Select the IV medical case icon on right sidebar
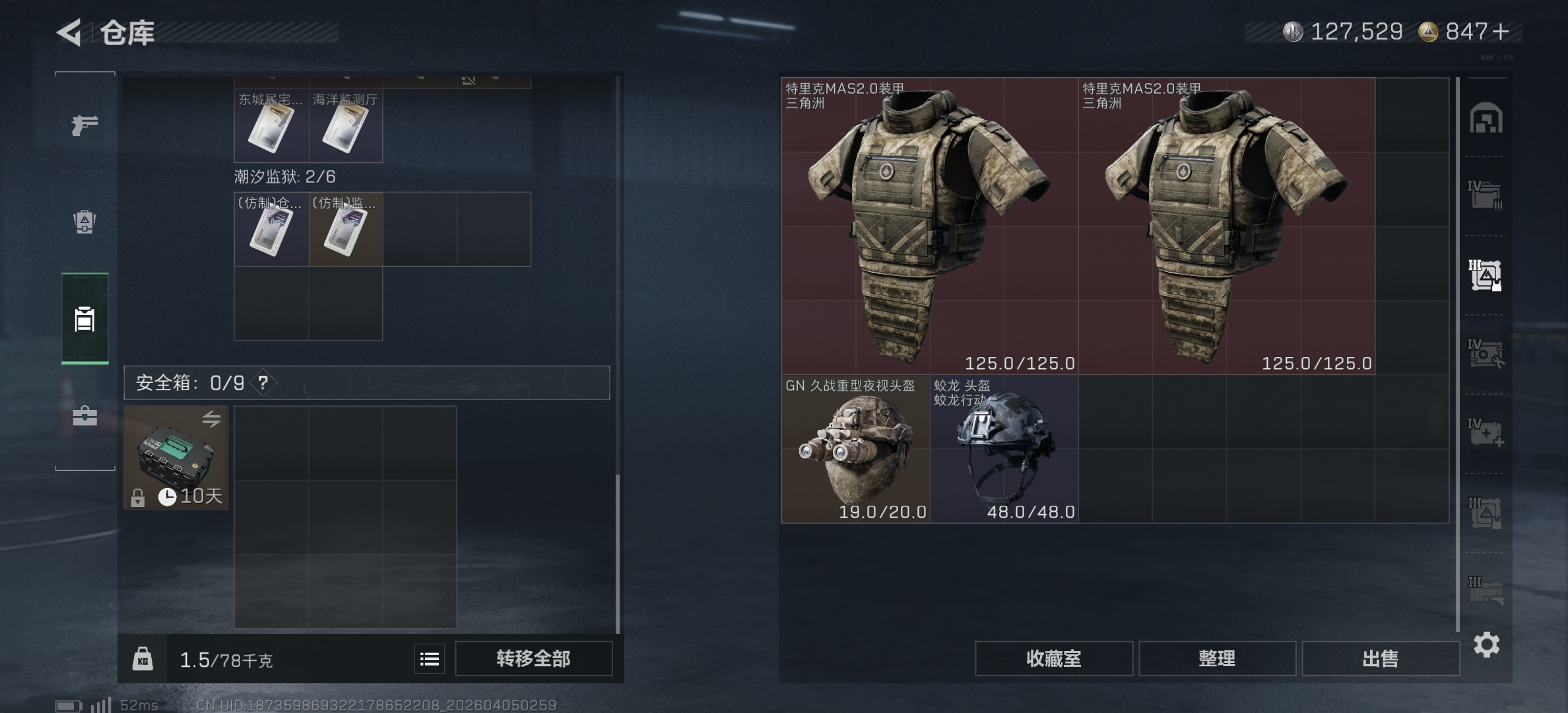 [1487, 432]
